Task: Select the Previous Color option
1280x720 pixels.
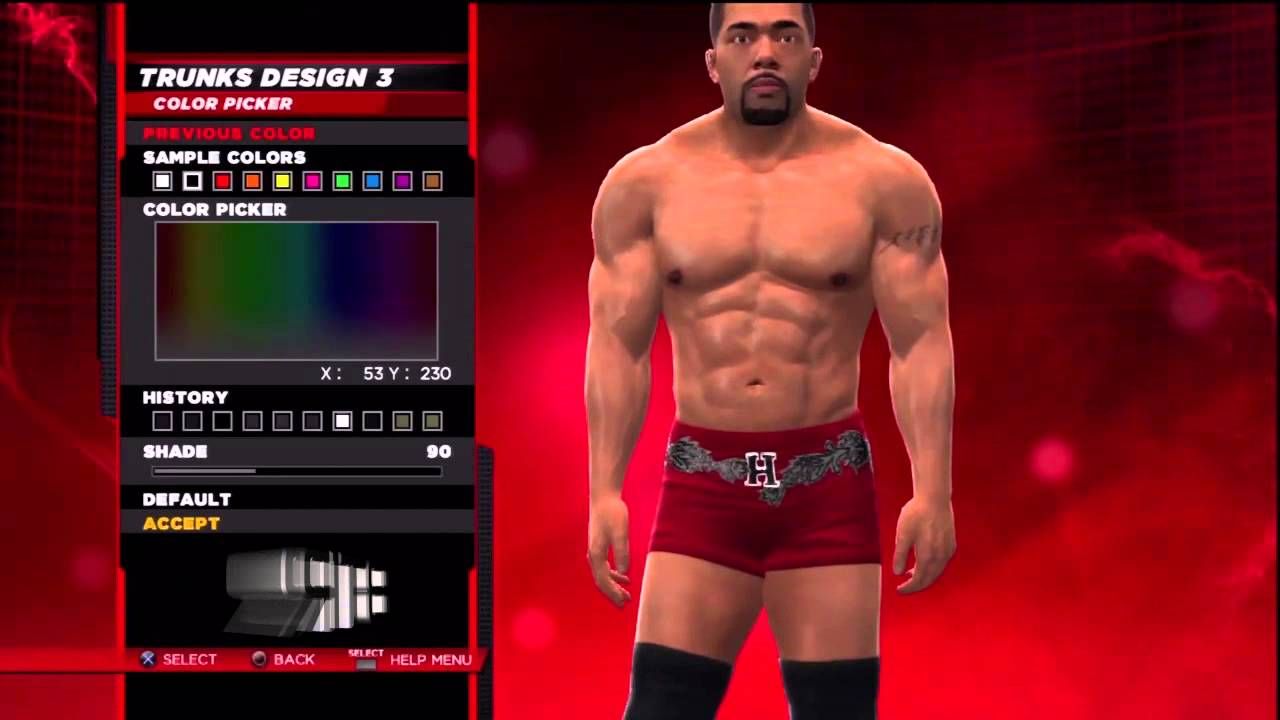Action: tap(229, 133)
